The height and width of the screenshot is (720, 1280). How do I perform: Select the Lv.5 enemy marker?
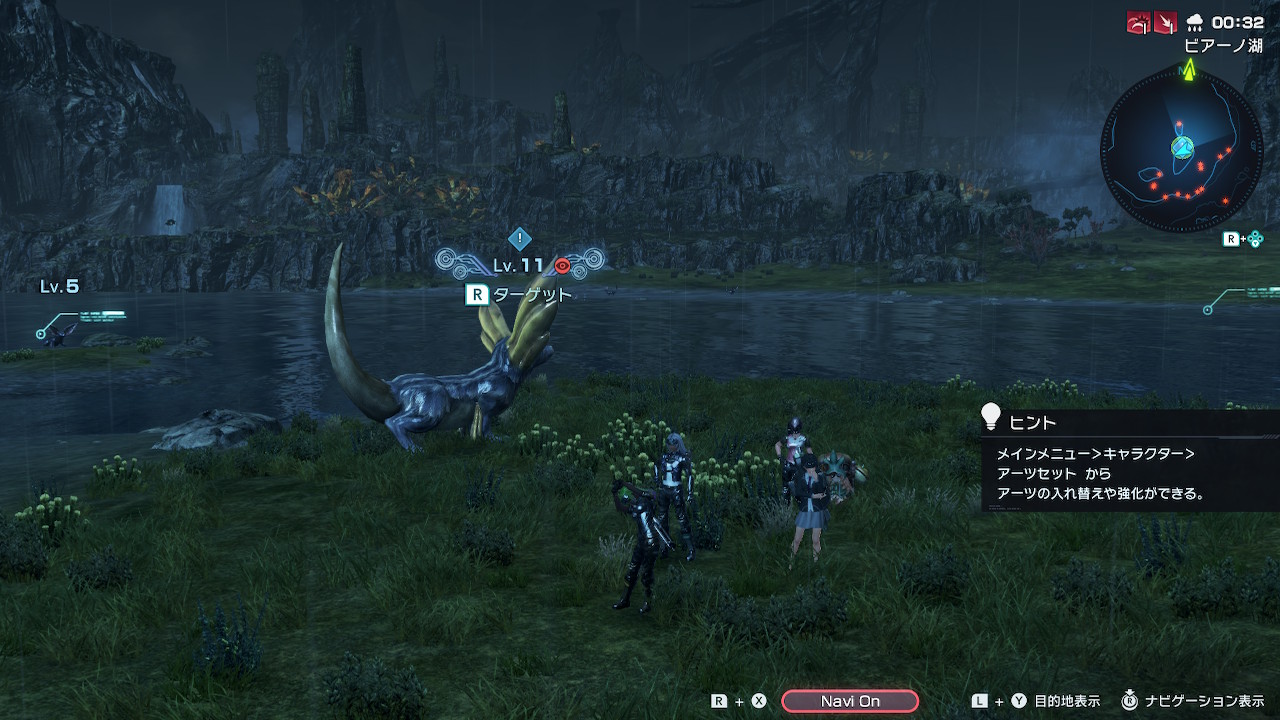[60, 287]
